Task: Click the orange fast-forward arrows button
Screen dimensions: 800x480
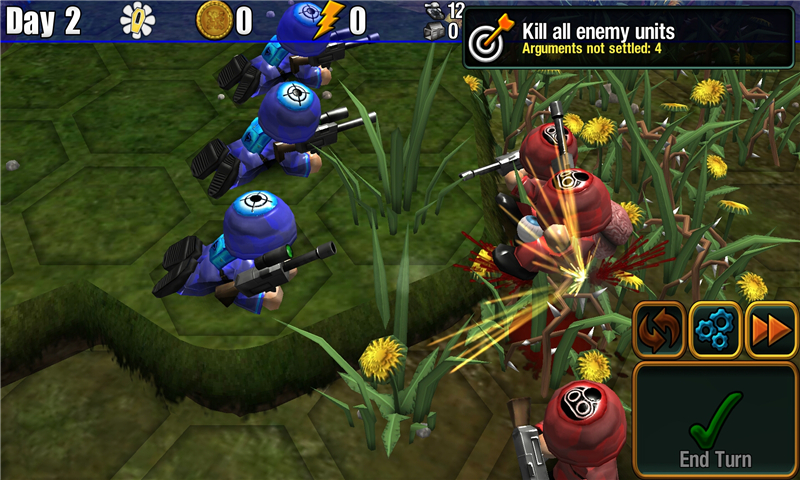Action: 771,330
